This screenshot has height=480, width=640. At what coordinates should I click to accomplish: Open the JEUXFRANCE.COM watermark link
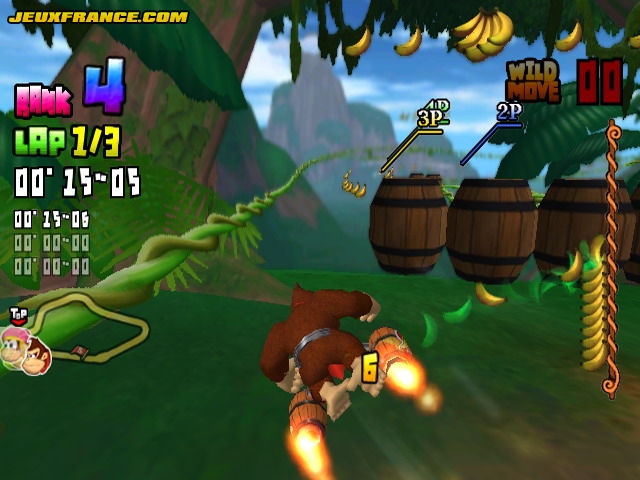(98, 16)
